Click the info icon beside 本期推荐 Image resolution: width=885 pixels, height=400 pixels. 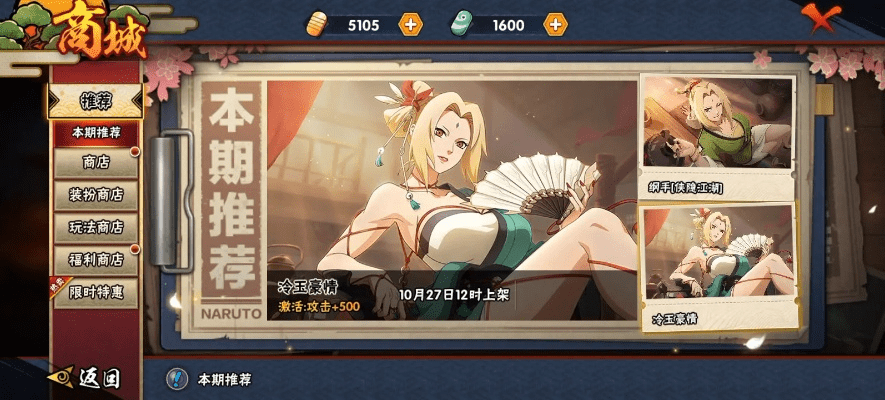tap(177, 379)
